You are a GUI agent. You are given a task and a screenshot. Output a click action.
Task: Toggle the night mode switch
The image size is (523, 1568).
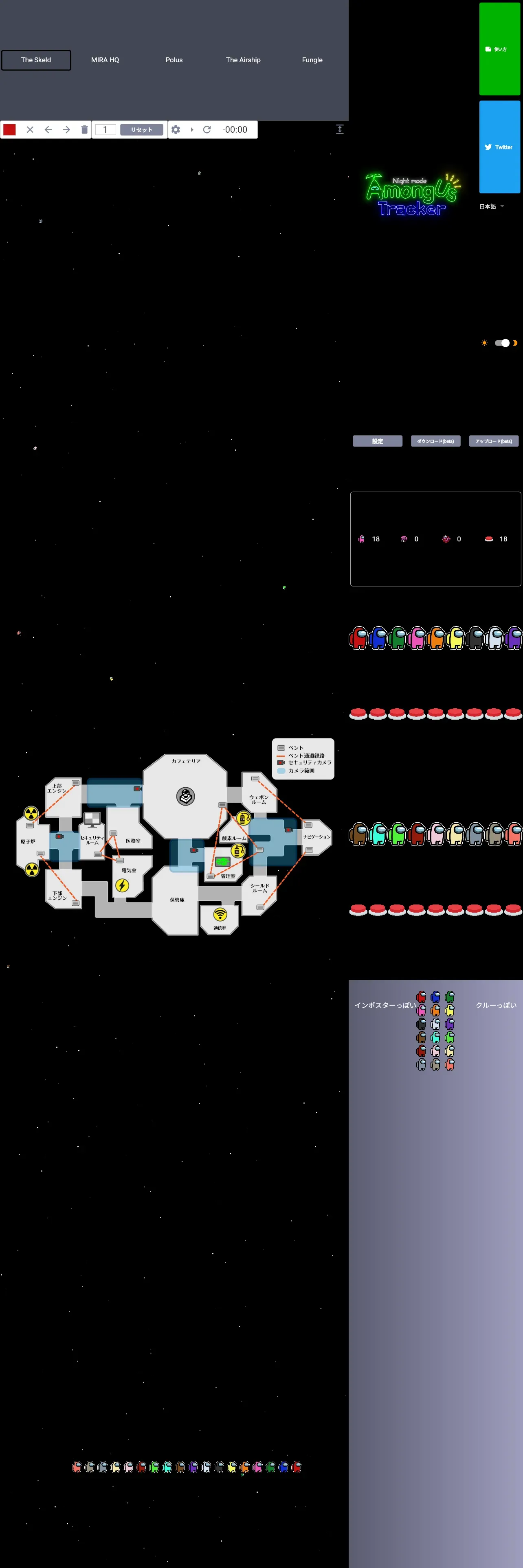[502, 343]
